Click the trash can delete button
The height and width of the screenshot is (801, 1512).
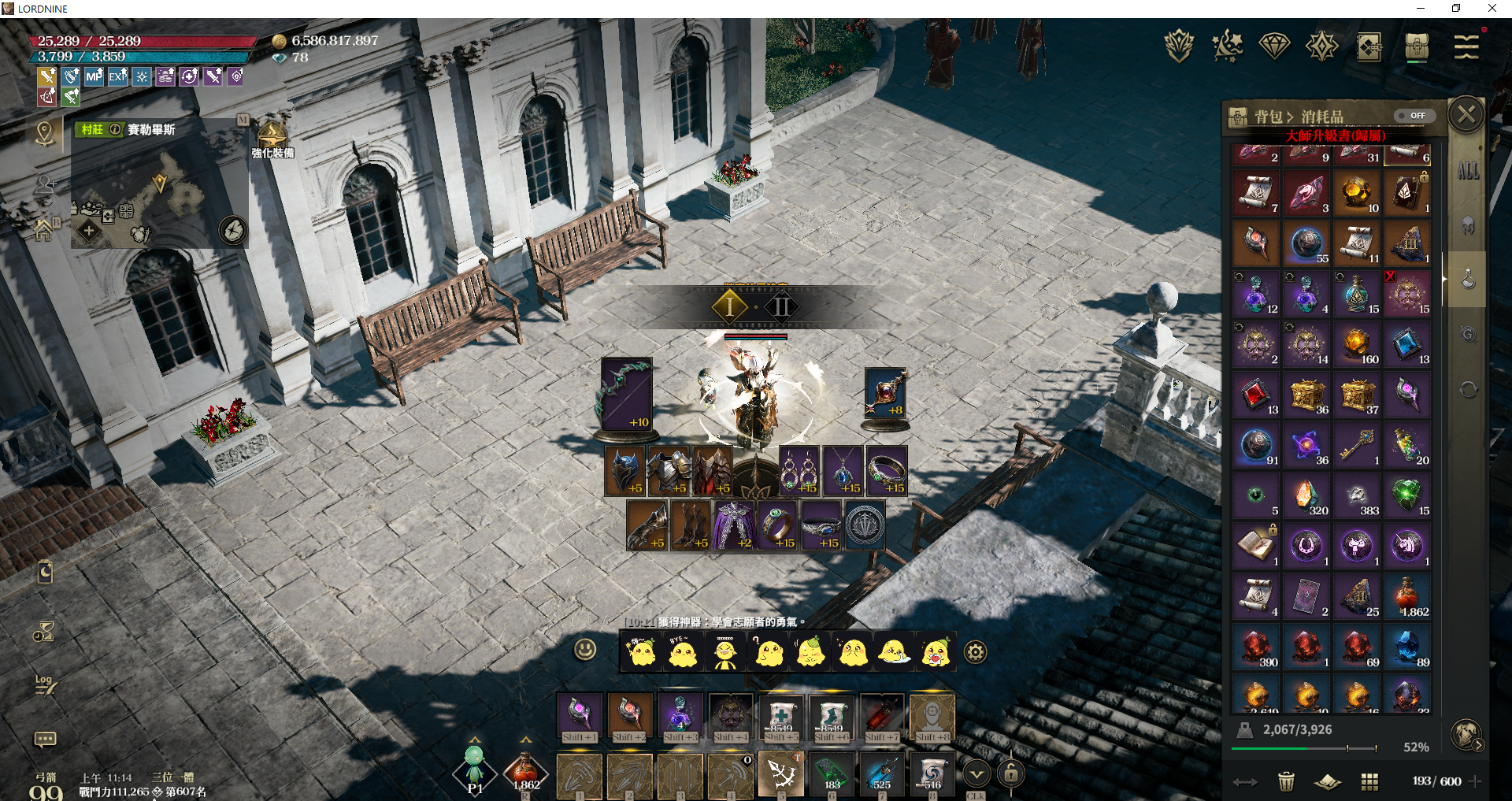1286,781
